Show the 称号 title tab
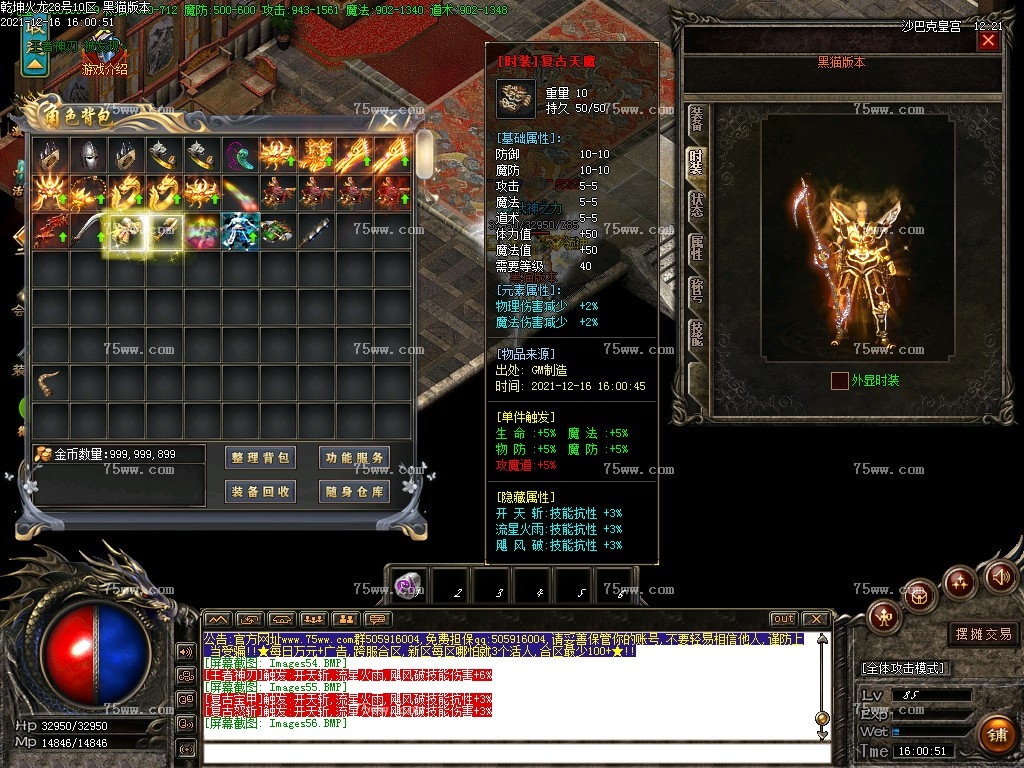The image size is (1024, 768). coord(696,291)
